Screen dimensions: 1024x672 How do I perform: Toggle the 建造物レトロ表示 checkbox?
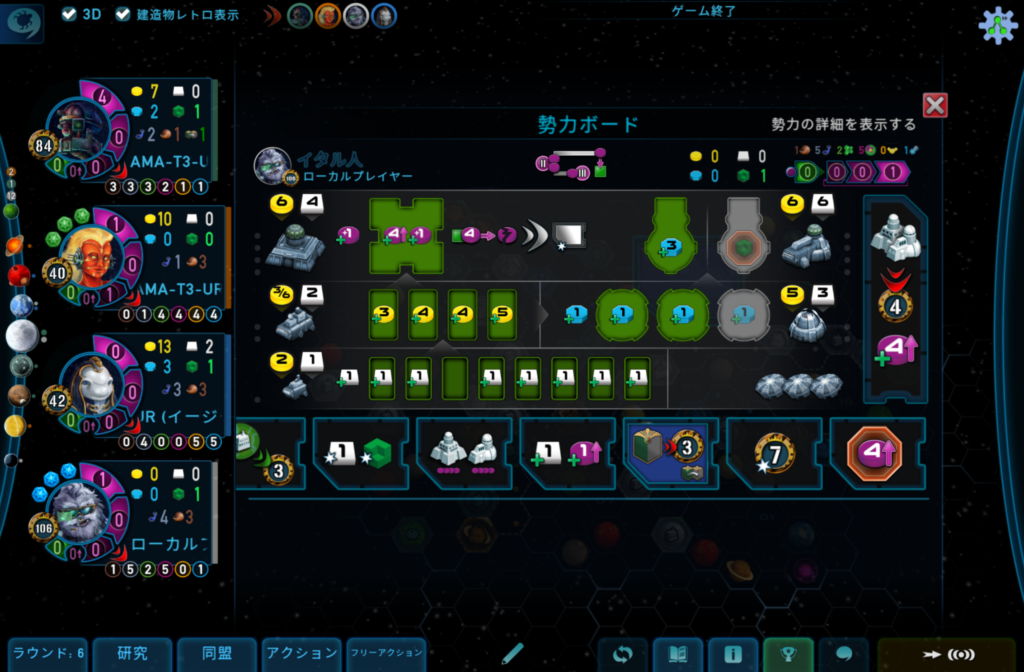click(x=123, y=14)
